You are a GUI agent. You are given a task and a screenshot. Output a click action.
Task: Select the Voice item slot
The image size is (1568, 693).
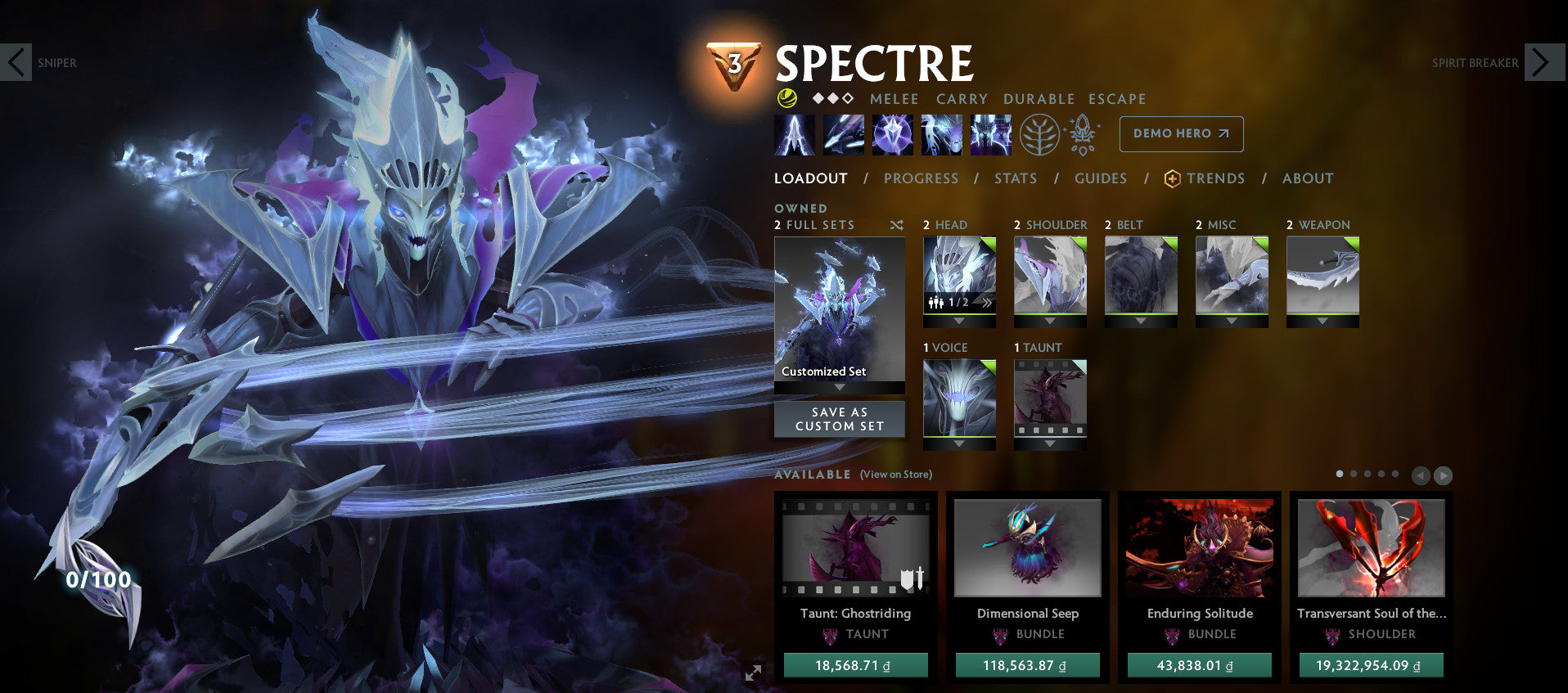(959, 398)
